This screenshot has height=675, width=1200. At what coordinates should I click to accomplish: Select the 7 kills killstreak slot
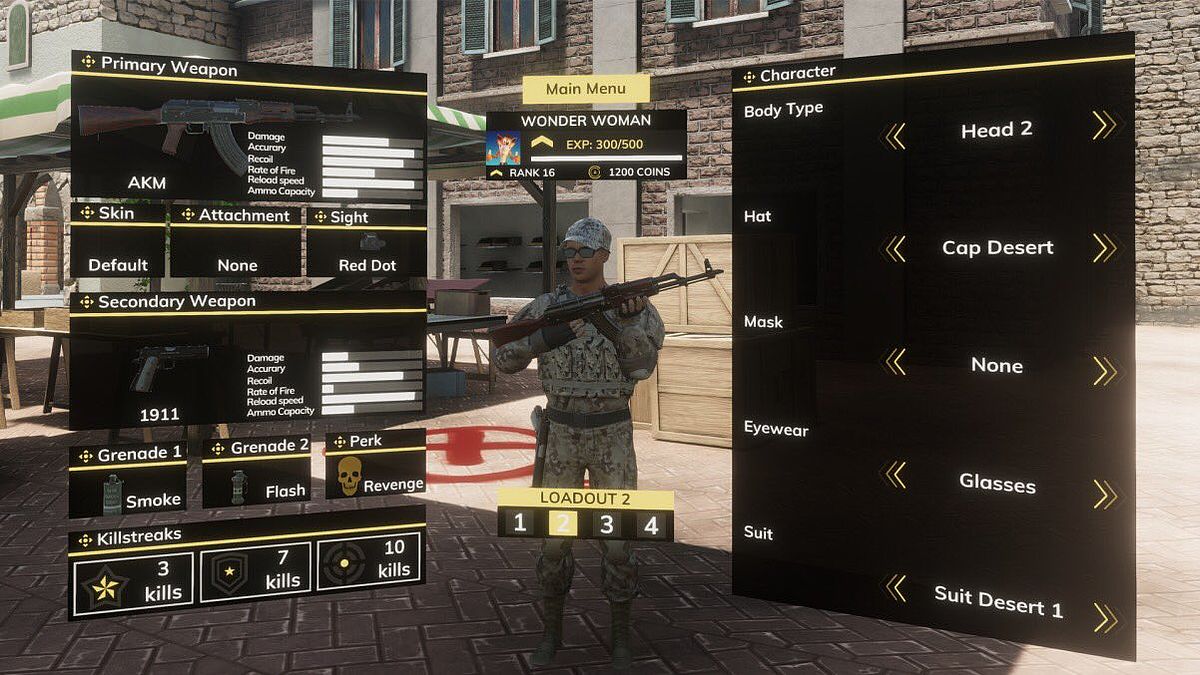[255, 573]
